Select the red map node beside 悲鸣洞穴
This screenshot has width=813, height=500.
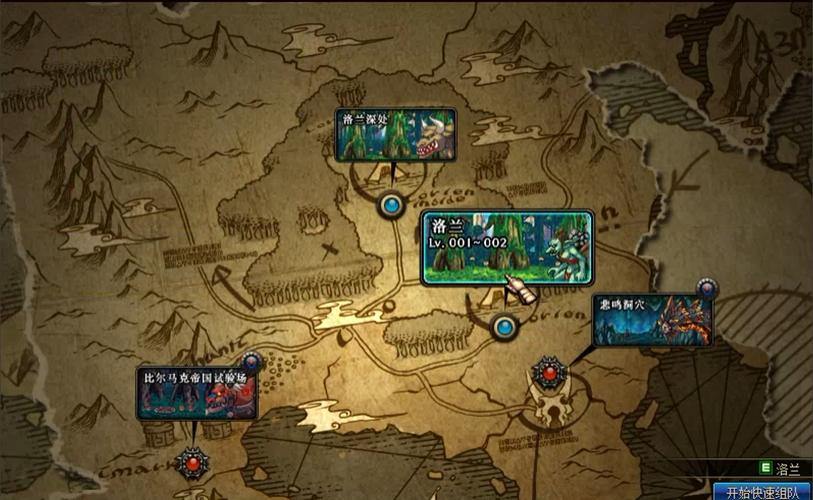pyautogui.click(x=548, y=373)
